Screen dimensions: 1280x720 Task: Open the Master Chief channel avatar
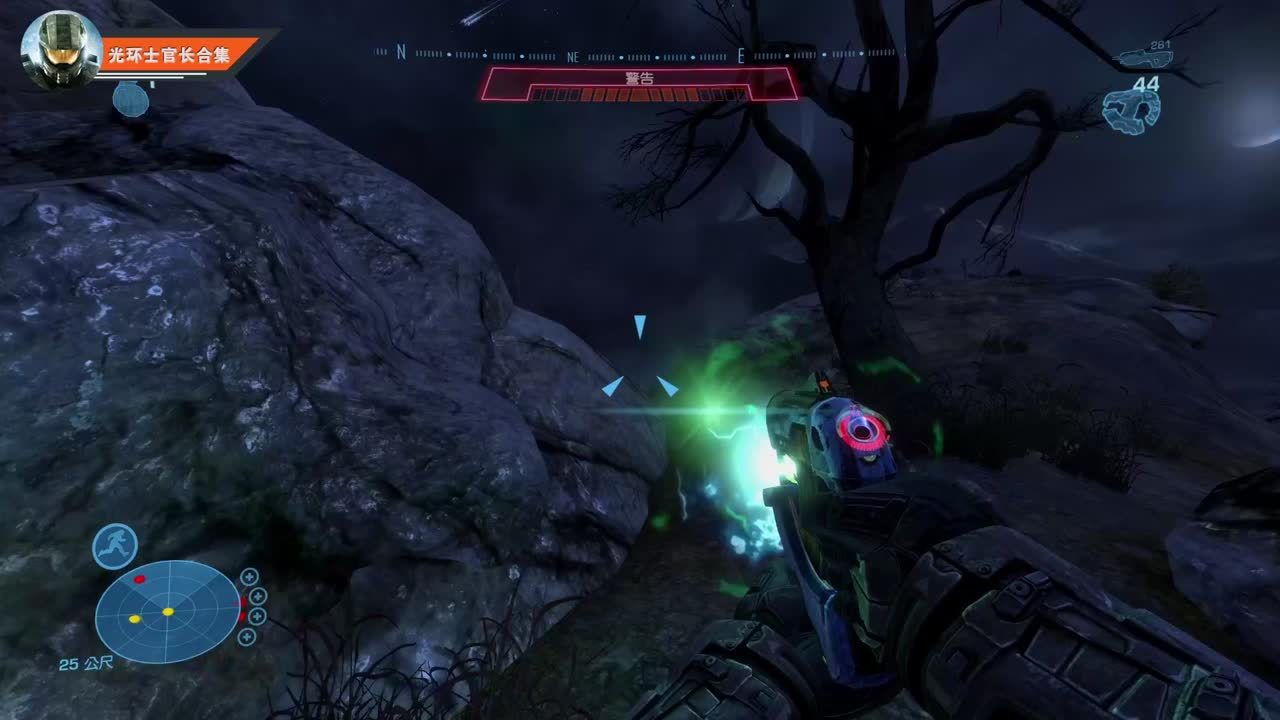[61, 50]
